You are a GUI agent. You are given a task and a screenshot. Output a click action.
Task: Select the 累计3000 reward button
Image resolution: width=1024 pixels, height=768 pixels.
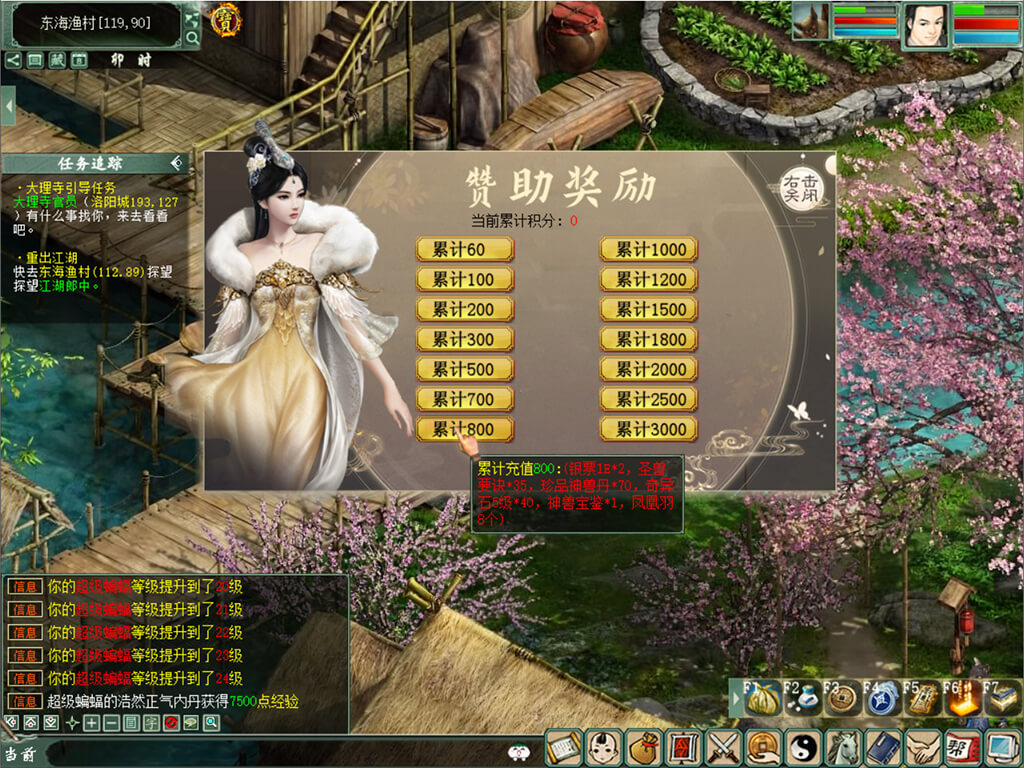[x=649, y=430]
